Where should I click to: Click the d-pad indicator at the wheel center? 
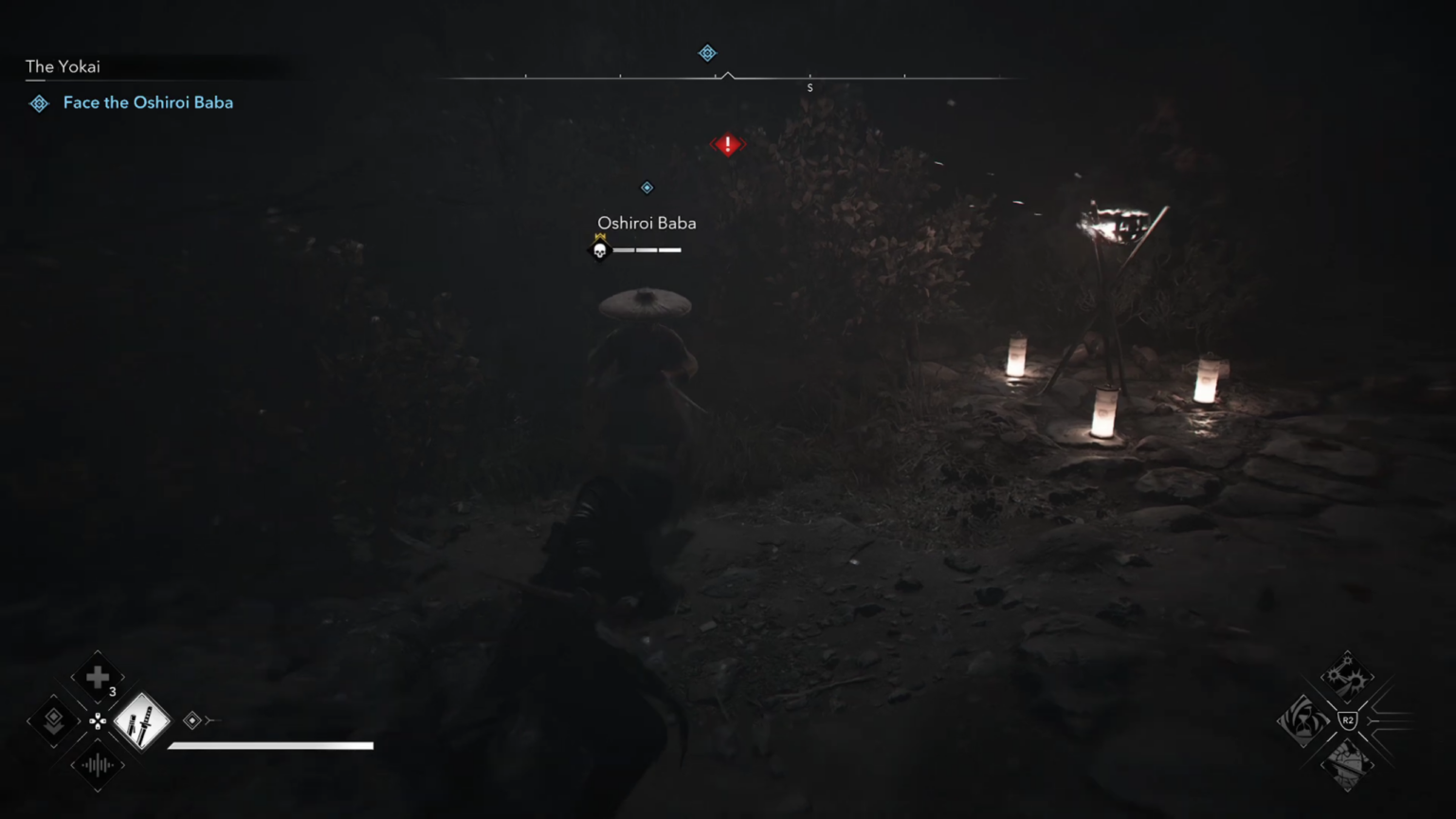coord(97,721)
